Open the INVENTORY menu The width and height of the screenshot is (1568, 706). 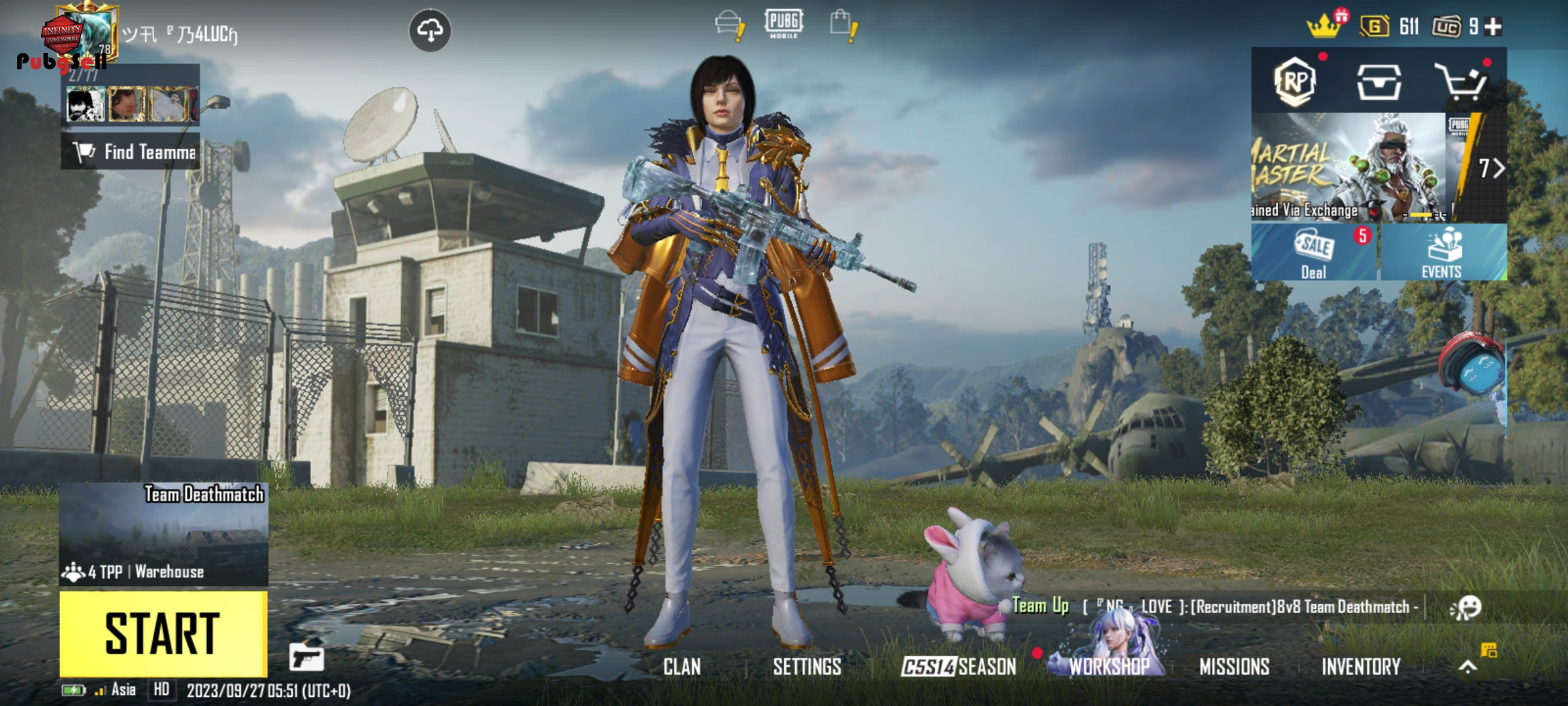tap(1361, 667)
